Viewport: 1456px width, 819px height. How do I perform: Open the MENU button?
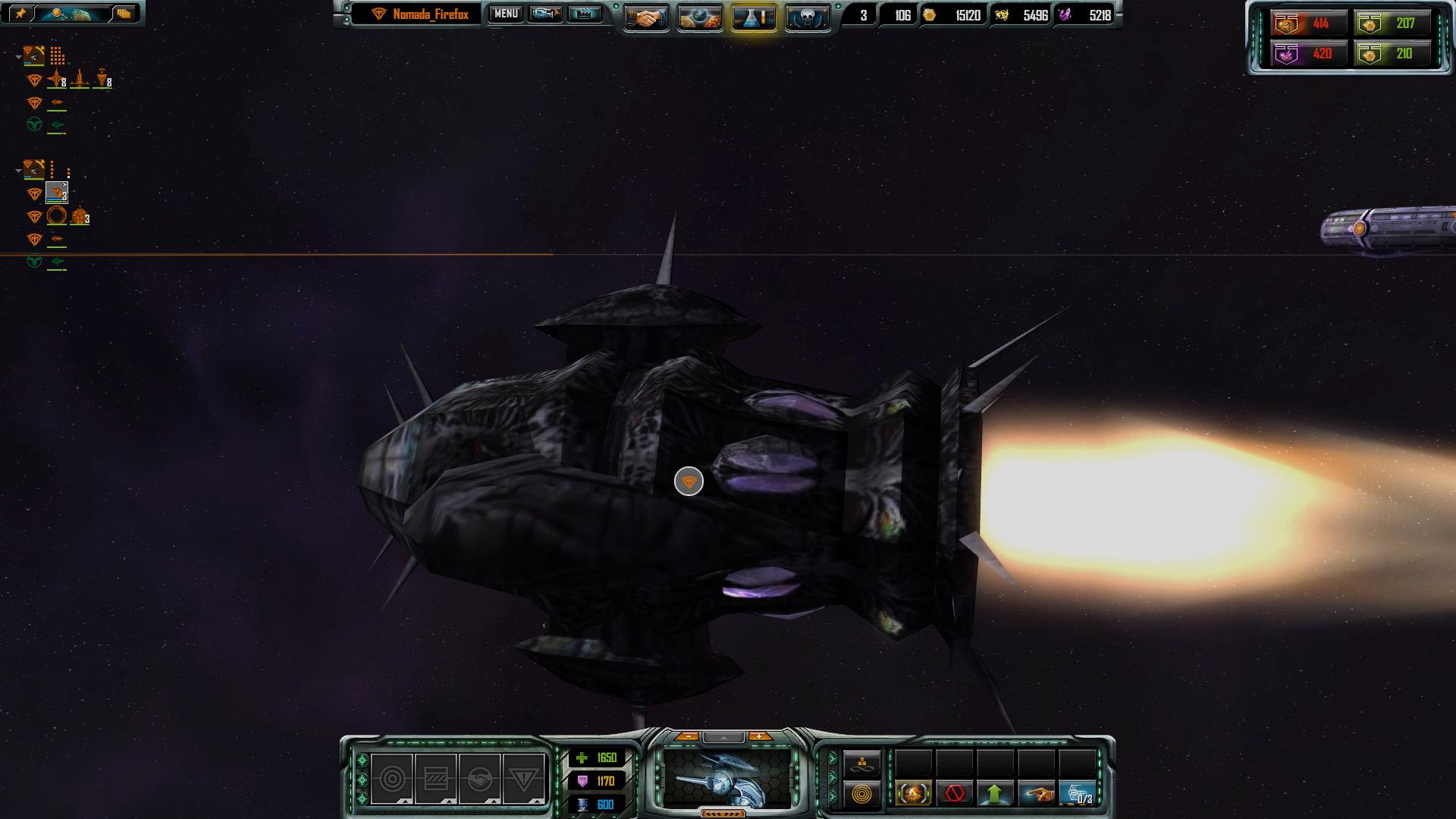[x=506, y=14]
